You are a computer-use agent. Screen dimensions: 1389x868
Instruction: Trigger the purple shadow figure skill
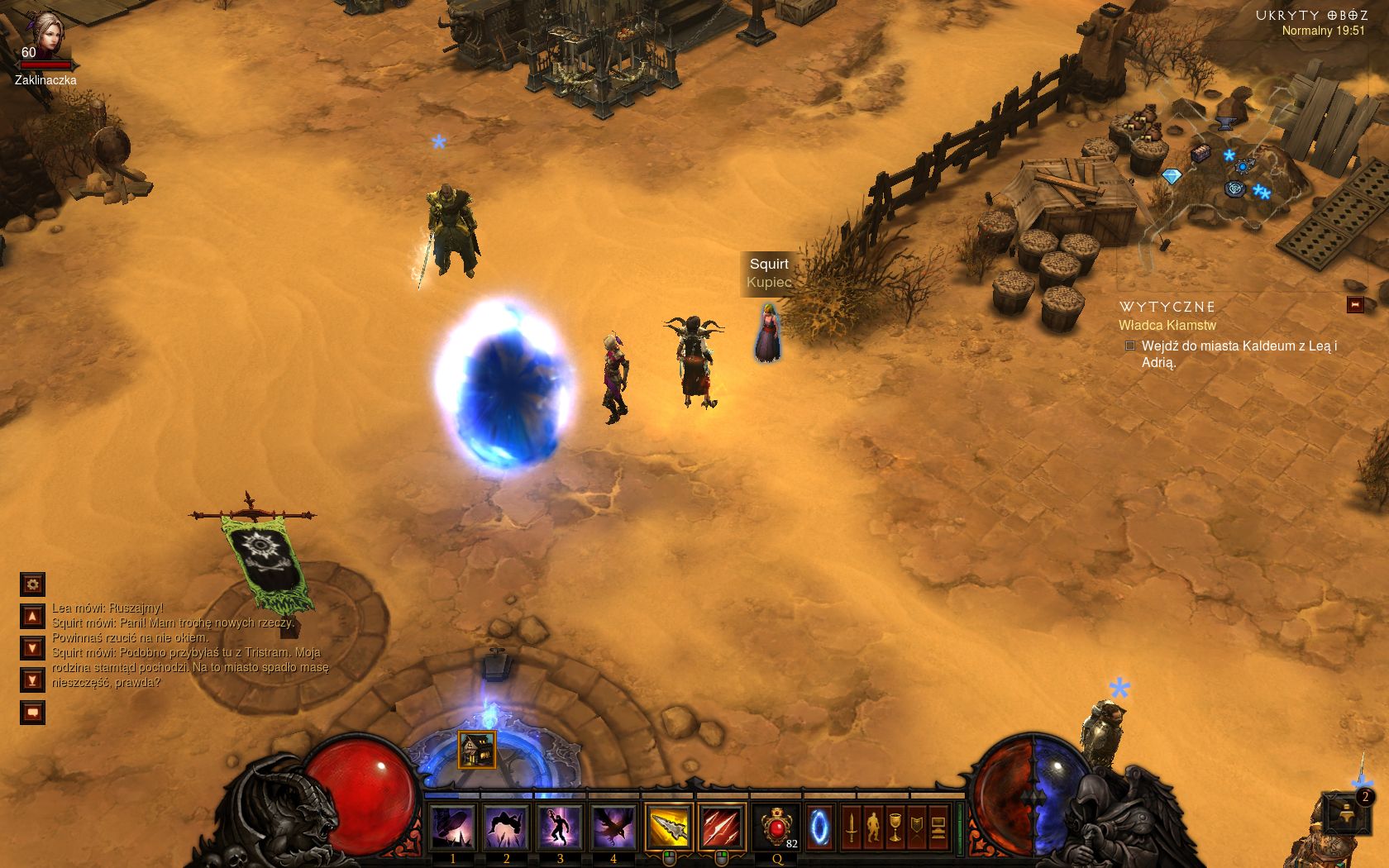(x=560, y=827)
